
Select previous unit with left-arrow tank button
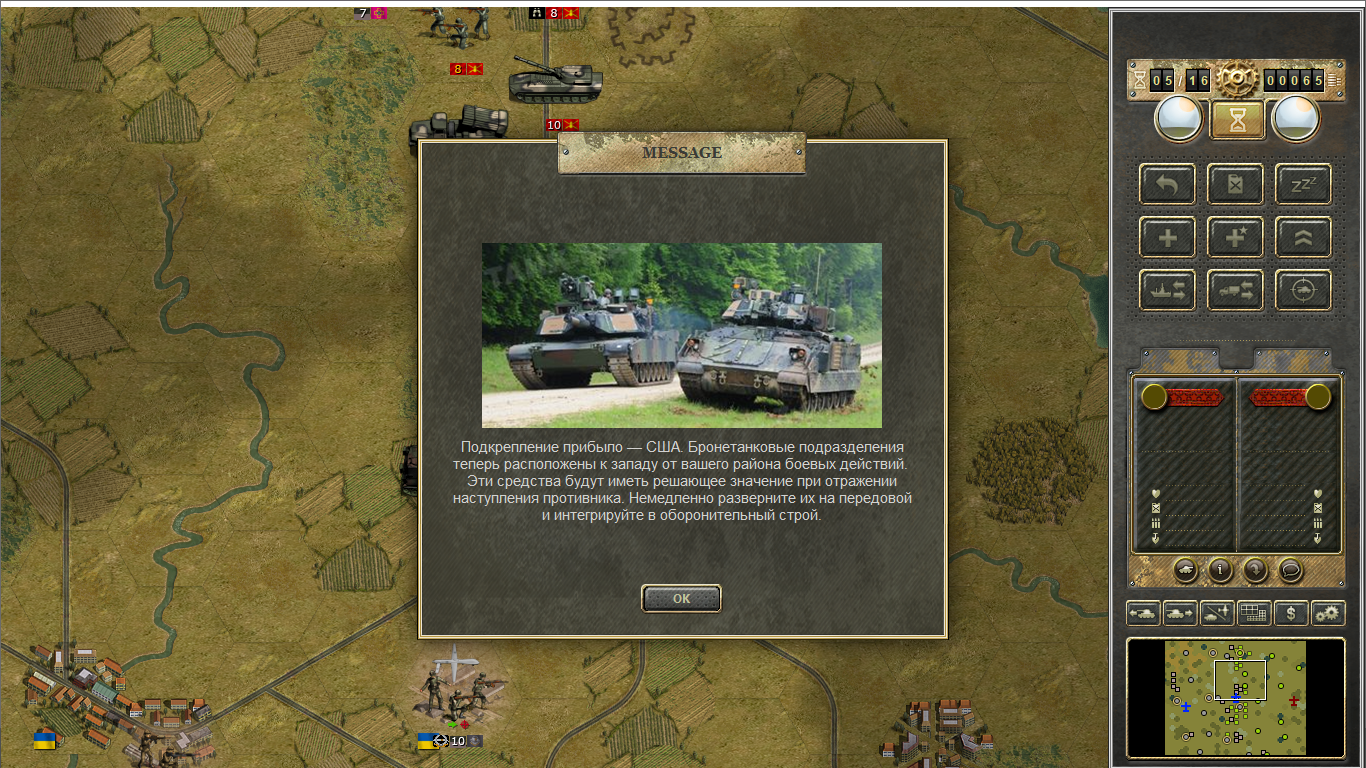pos(1143,613)
